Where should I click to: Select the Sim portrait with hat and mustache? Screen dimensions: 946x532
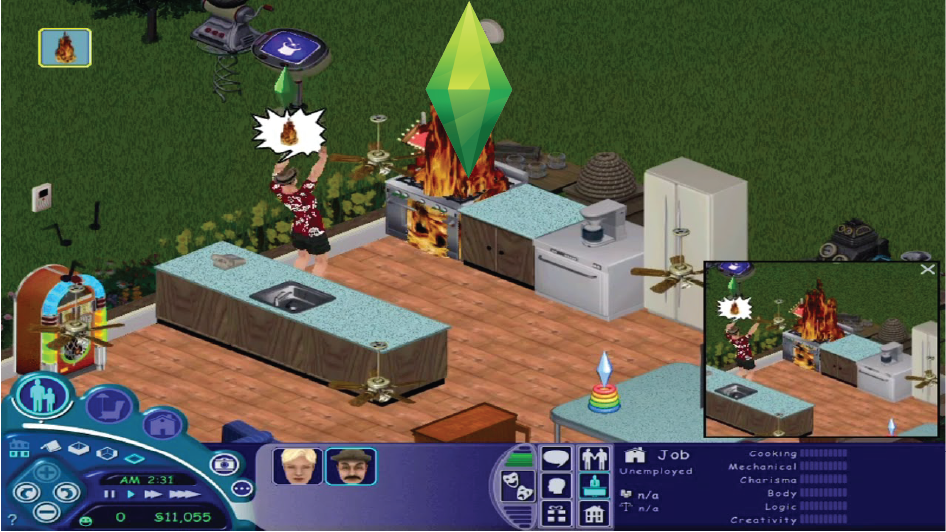click(x=350, y=466)
